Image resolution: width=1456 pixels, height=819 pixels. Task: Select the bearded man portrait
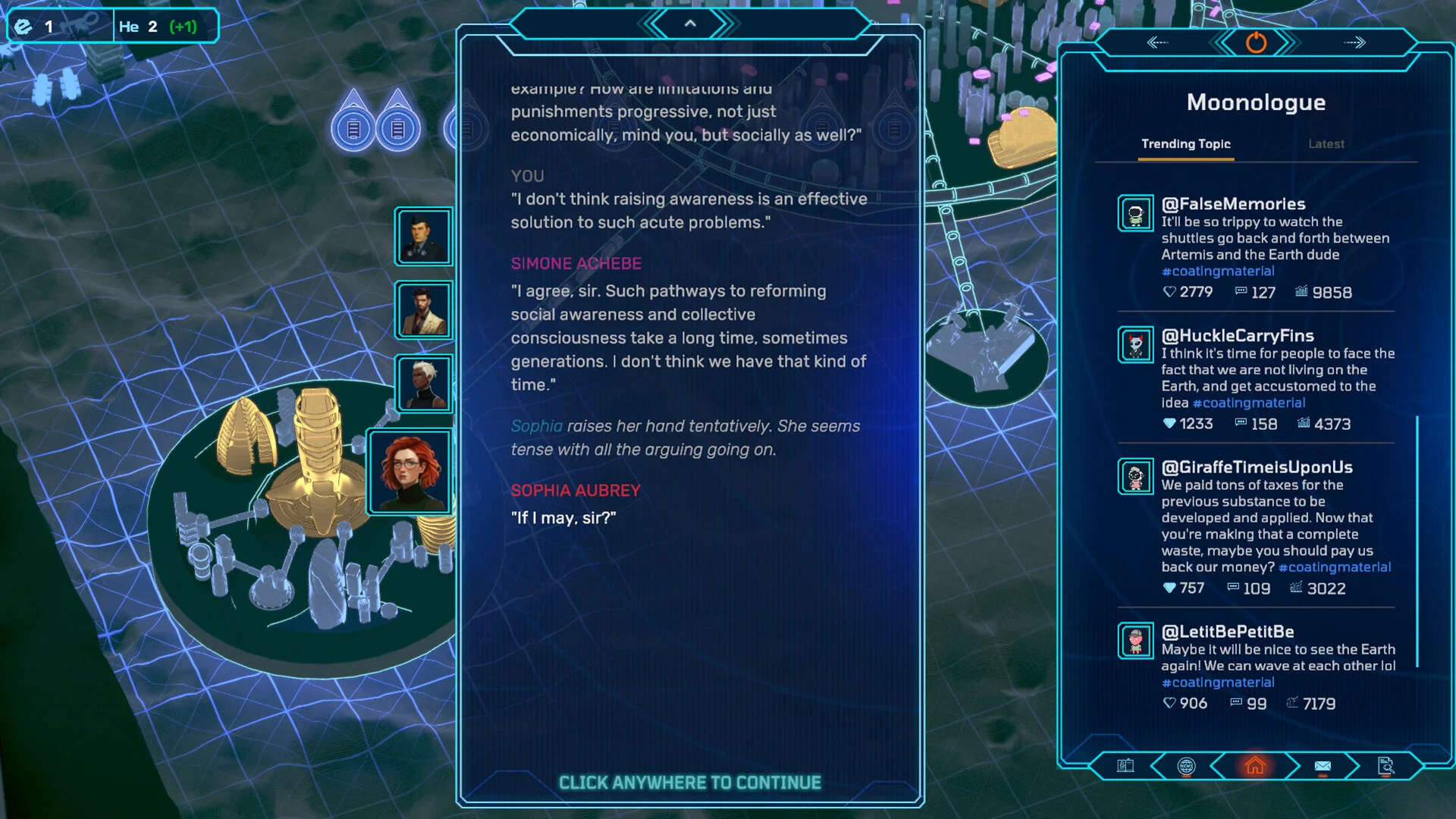coord(423,309)
